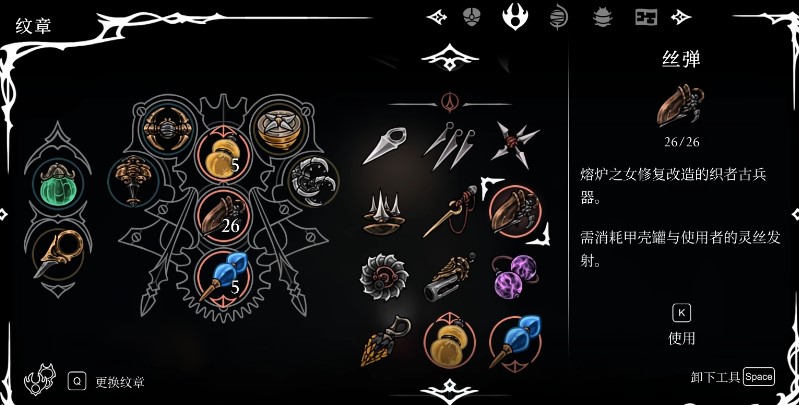Select the green orb charm slot
799x405 pixels.
pos(60,185)
